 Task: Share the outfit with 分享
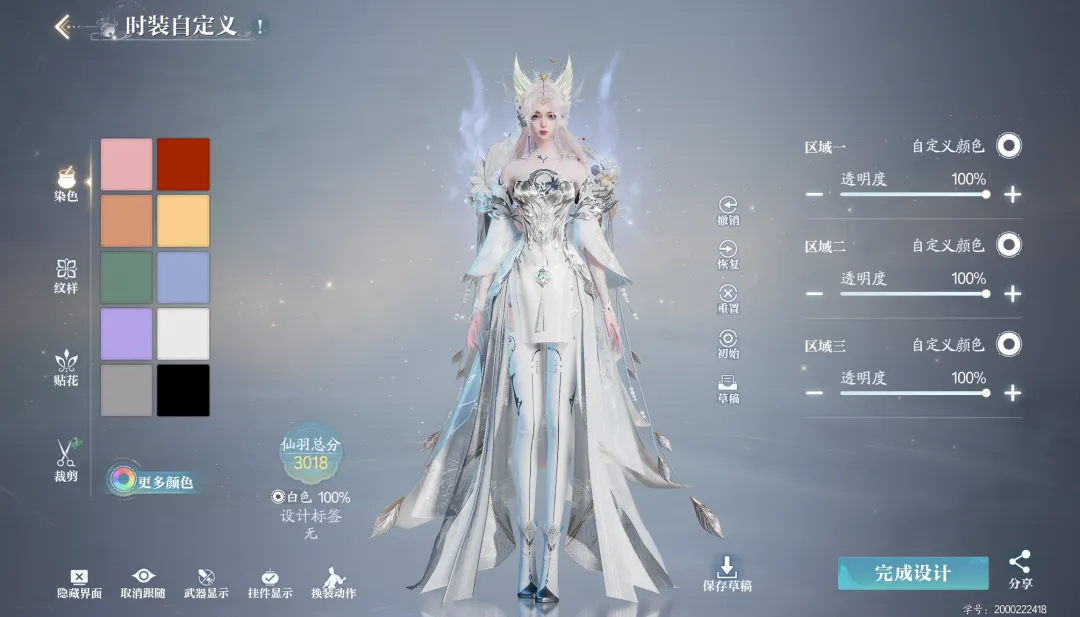point(1020,570)
